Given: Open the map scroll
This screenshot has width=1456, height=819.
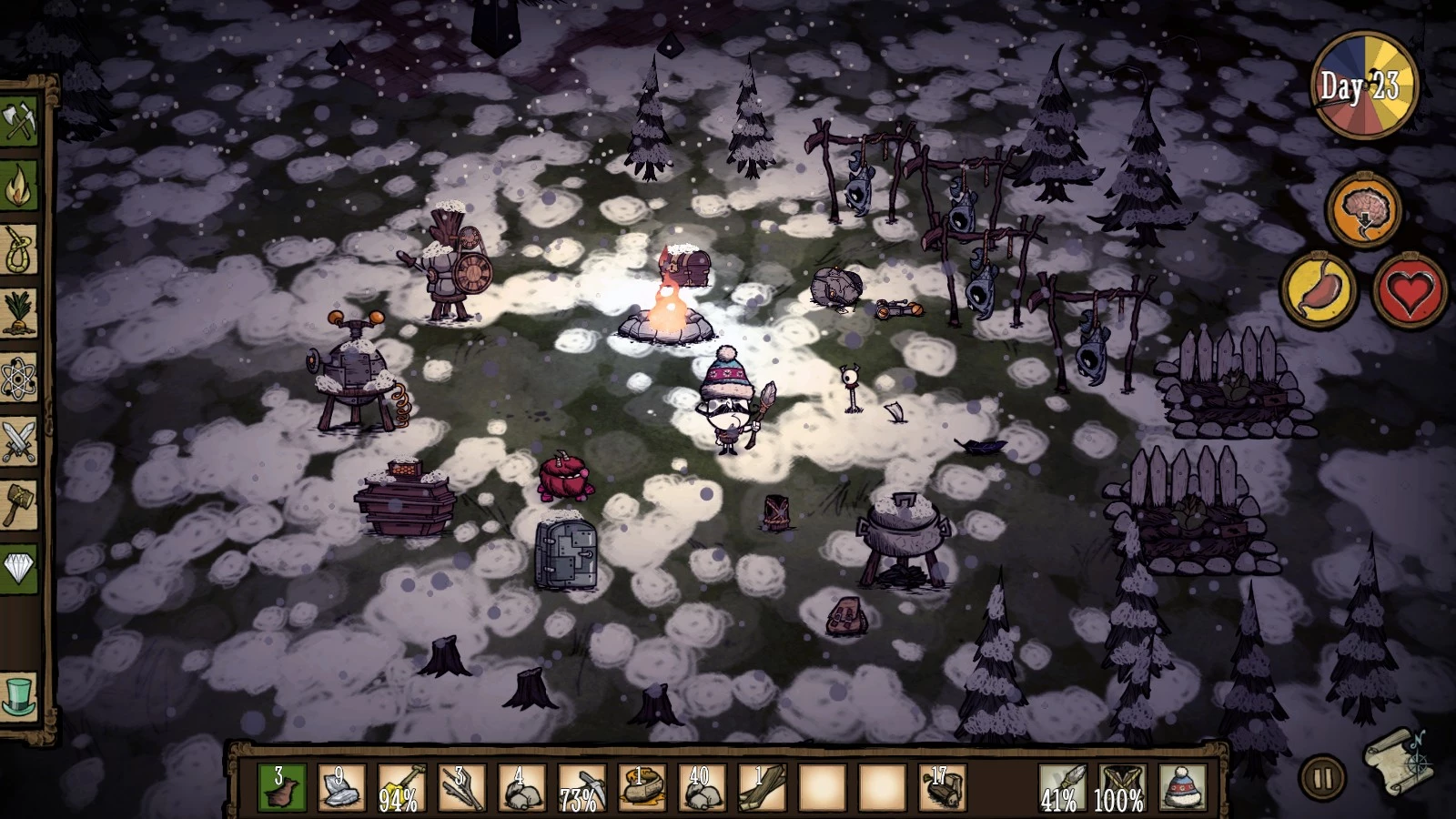Looking at the screenshot, I should [x=1399, y=760].
